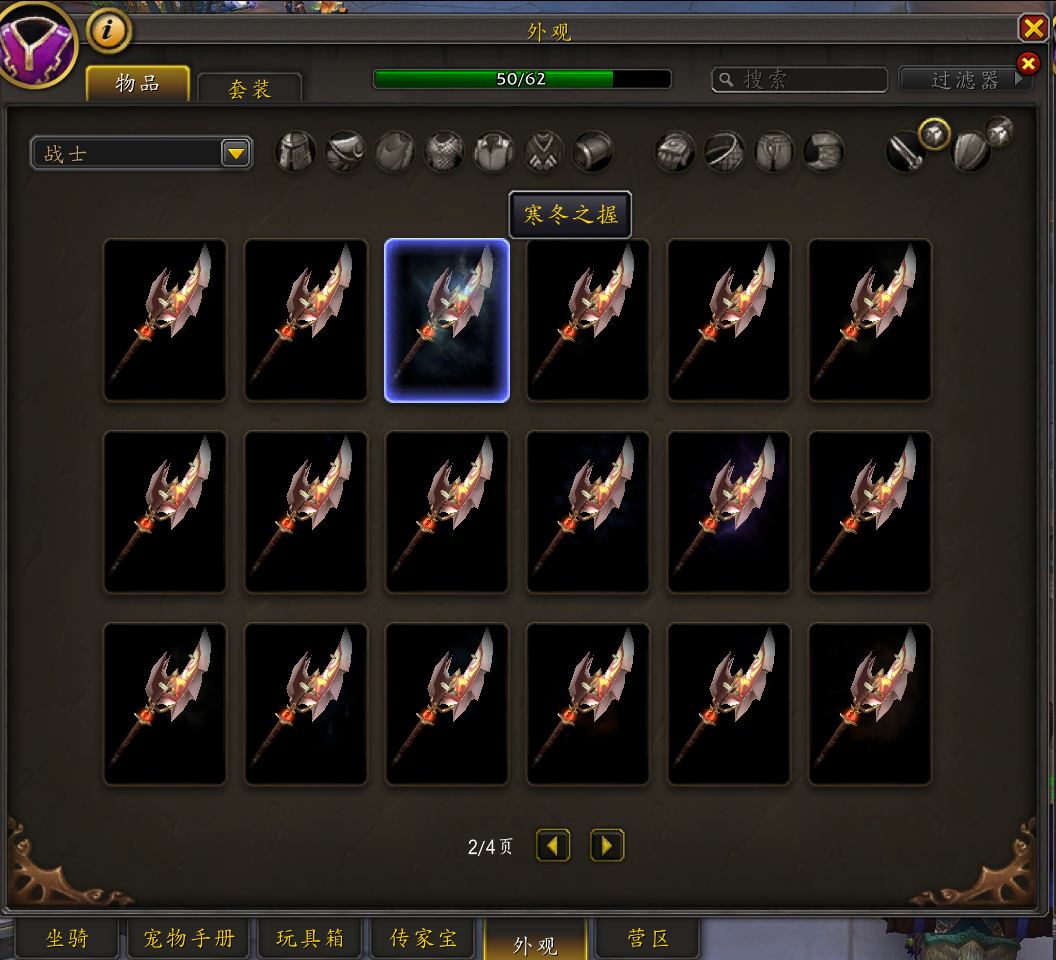Go to the previous appearance page
The image size is (1056, 960).
(x=553, y=846)
